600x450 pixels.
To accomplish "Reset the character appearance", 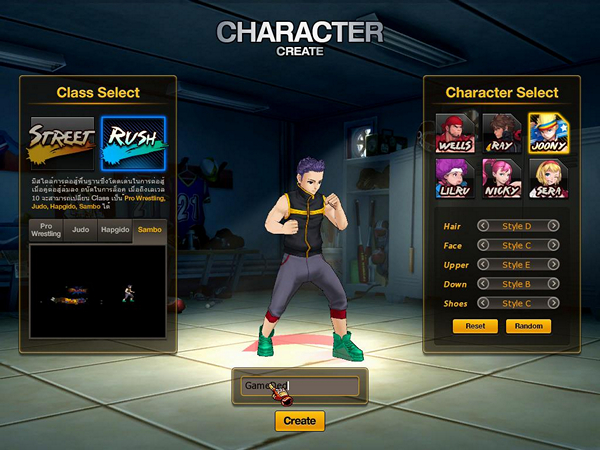I will 475,326.
